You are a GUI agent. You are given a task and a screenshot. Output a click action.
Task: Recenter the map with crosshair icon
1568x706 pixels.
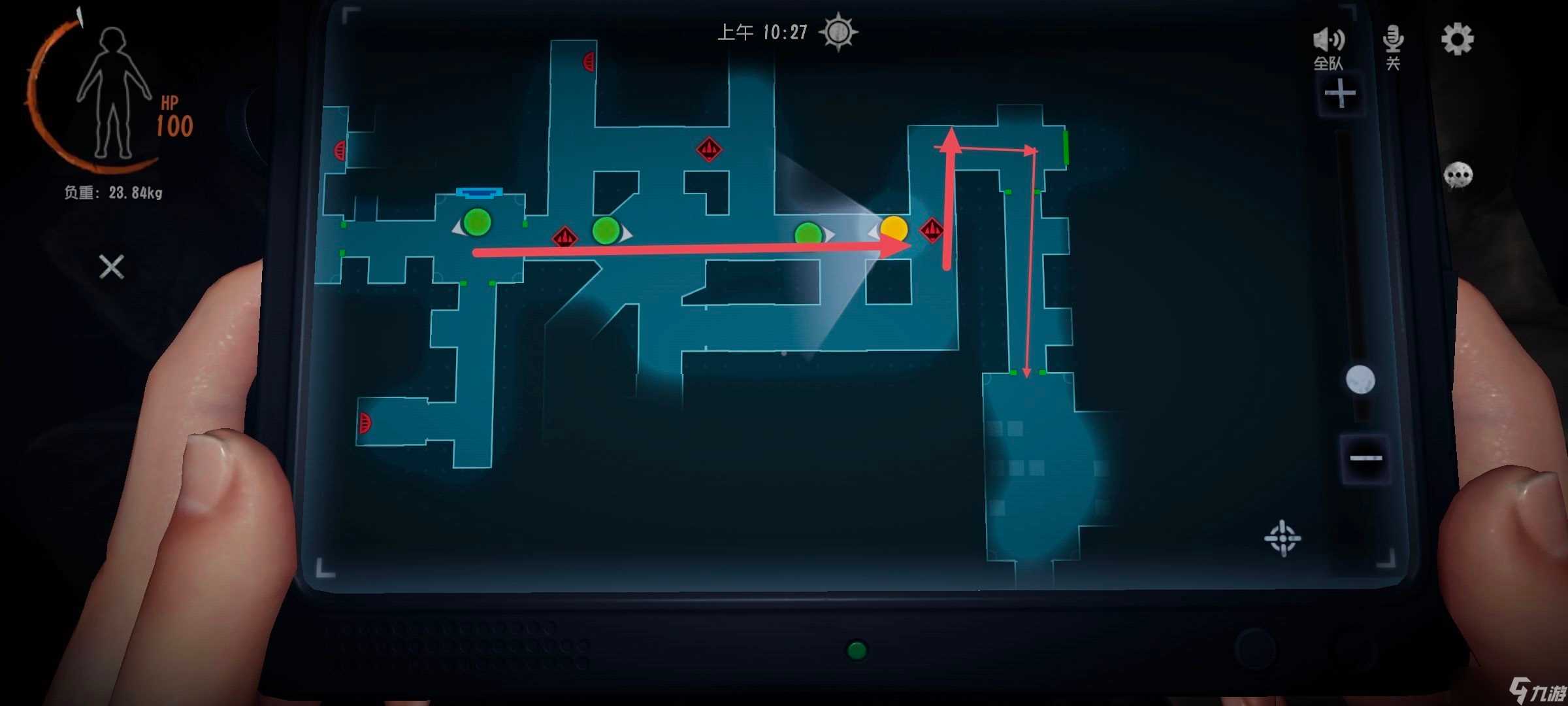pyautogui.click(x=1282, y=538)
